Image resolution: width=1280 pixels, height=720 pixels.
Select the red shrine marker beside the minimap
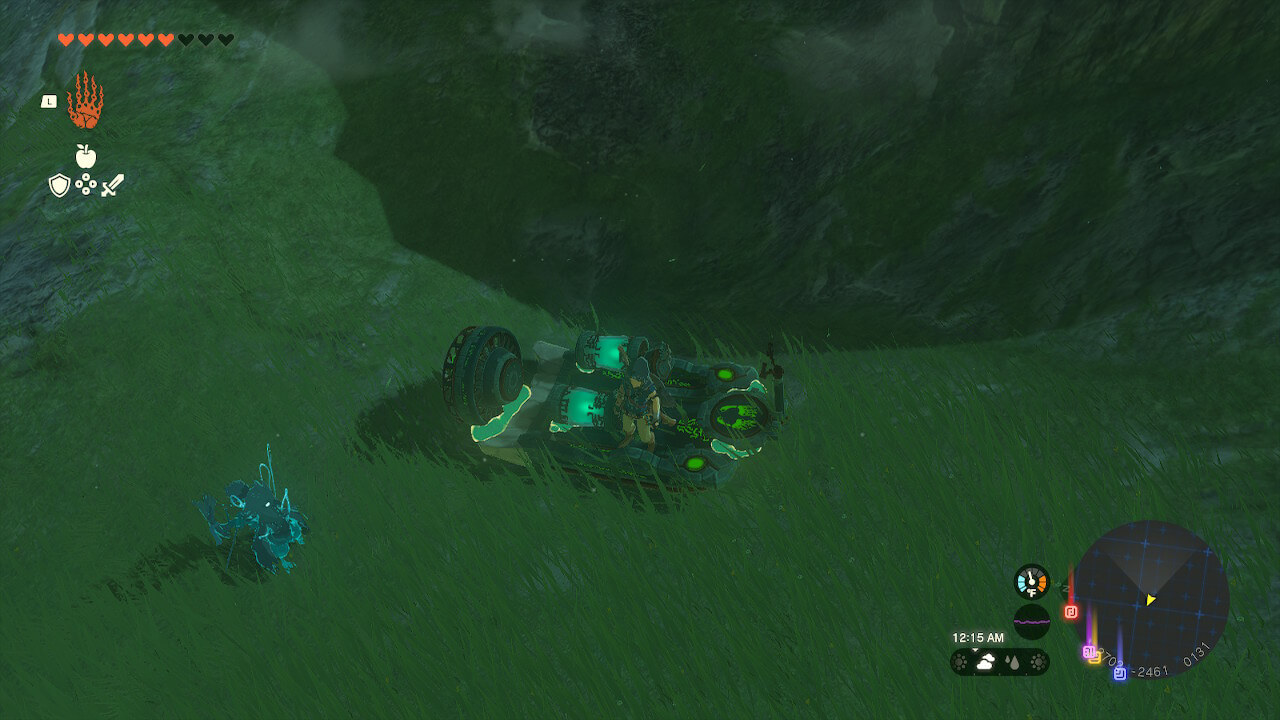pos(1071,612)
